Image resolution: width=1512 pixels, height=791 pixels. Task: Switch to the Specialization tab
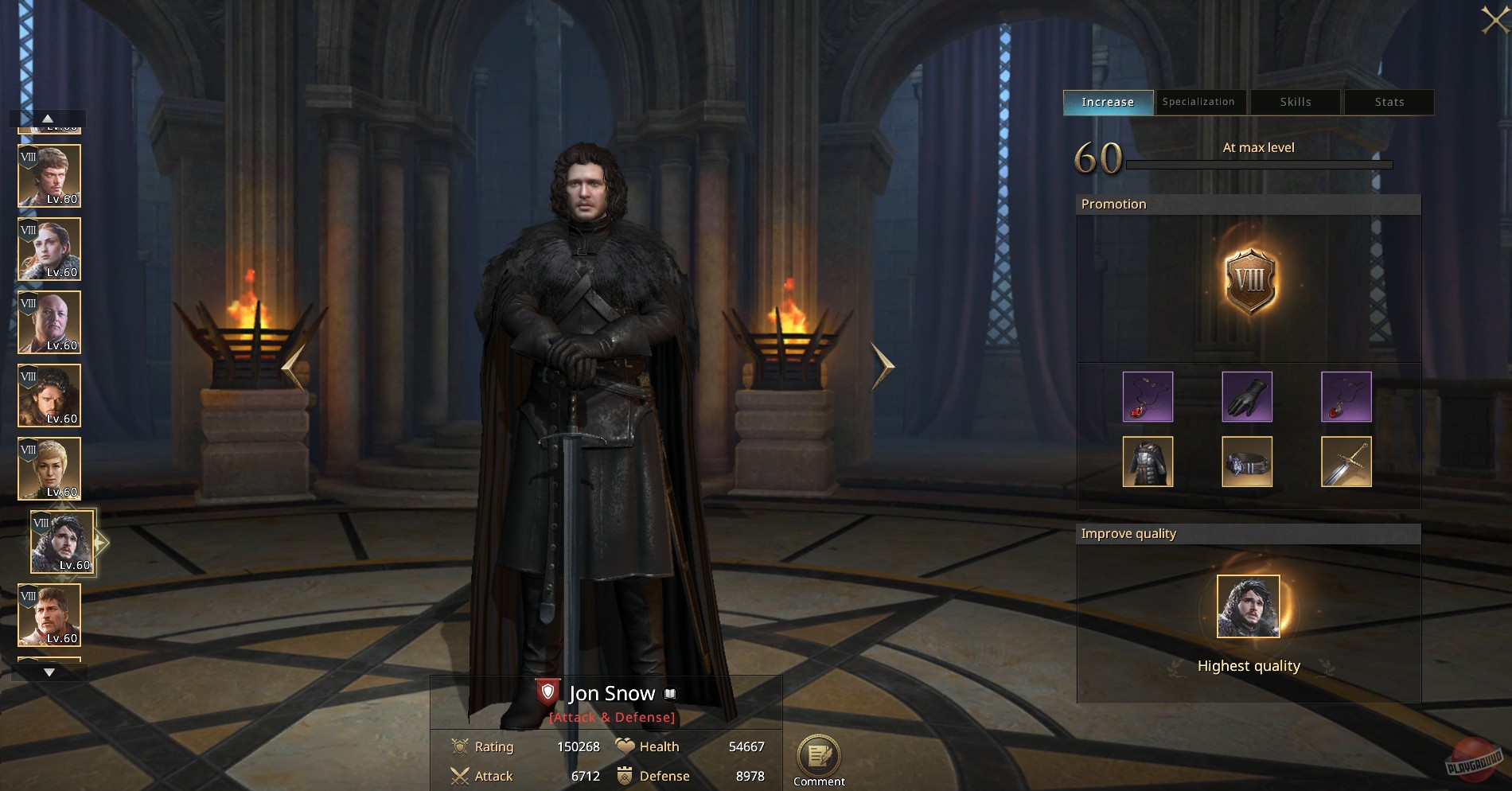[1199, 102]
